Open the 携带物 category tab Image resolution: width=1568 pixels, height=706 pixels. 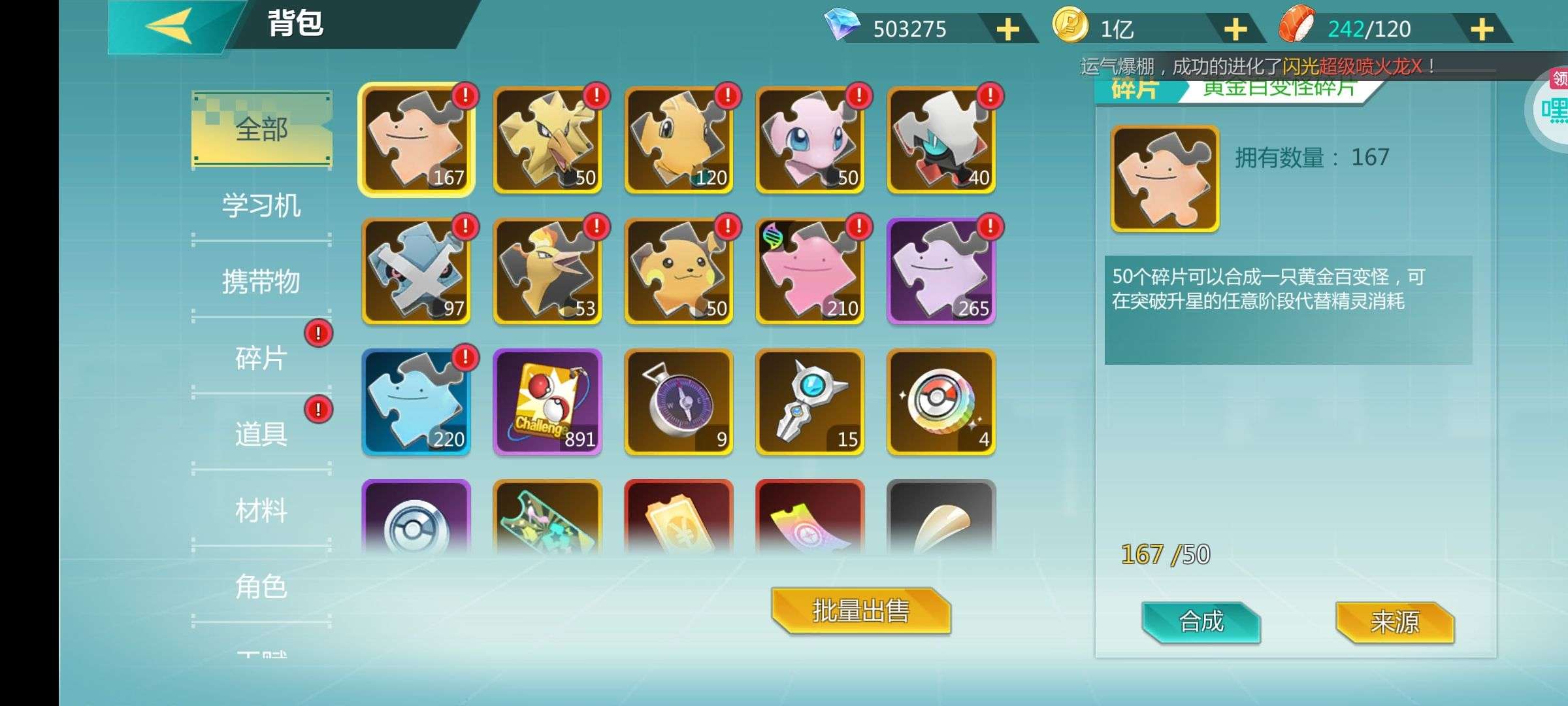(x=261, y=282)
